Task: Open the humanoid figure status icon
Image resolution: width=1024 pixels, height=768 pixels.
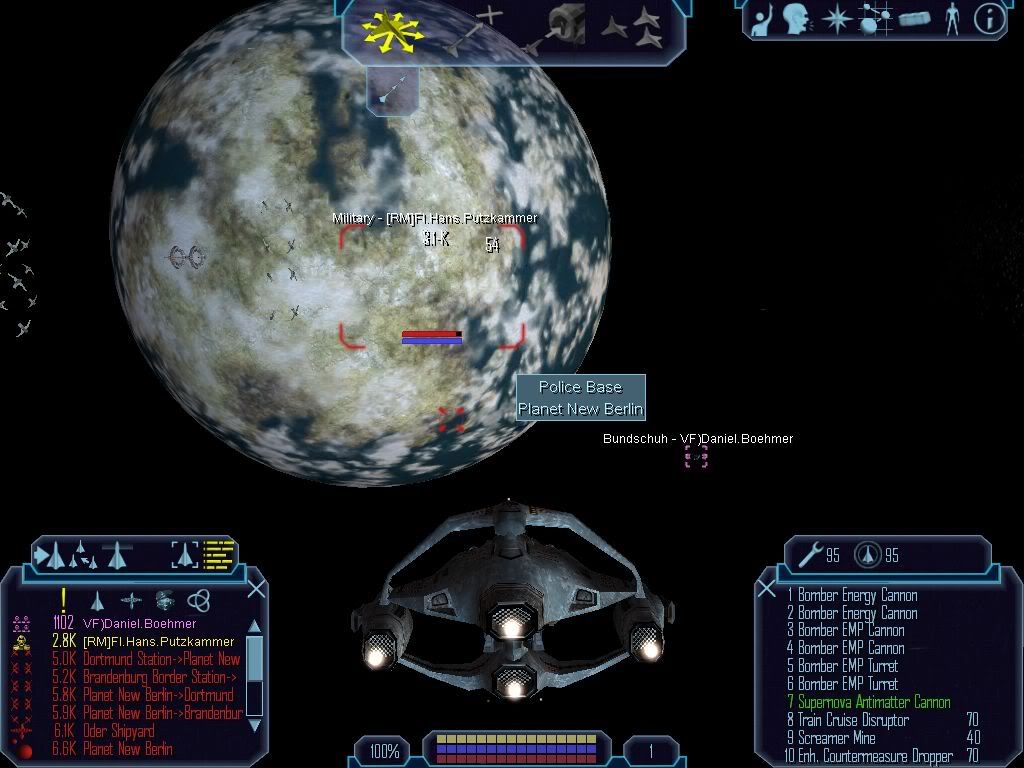Action: (x=951, y=19)
